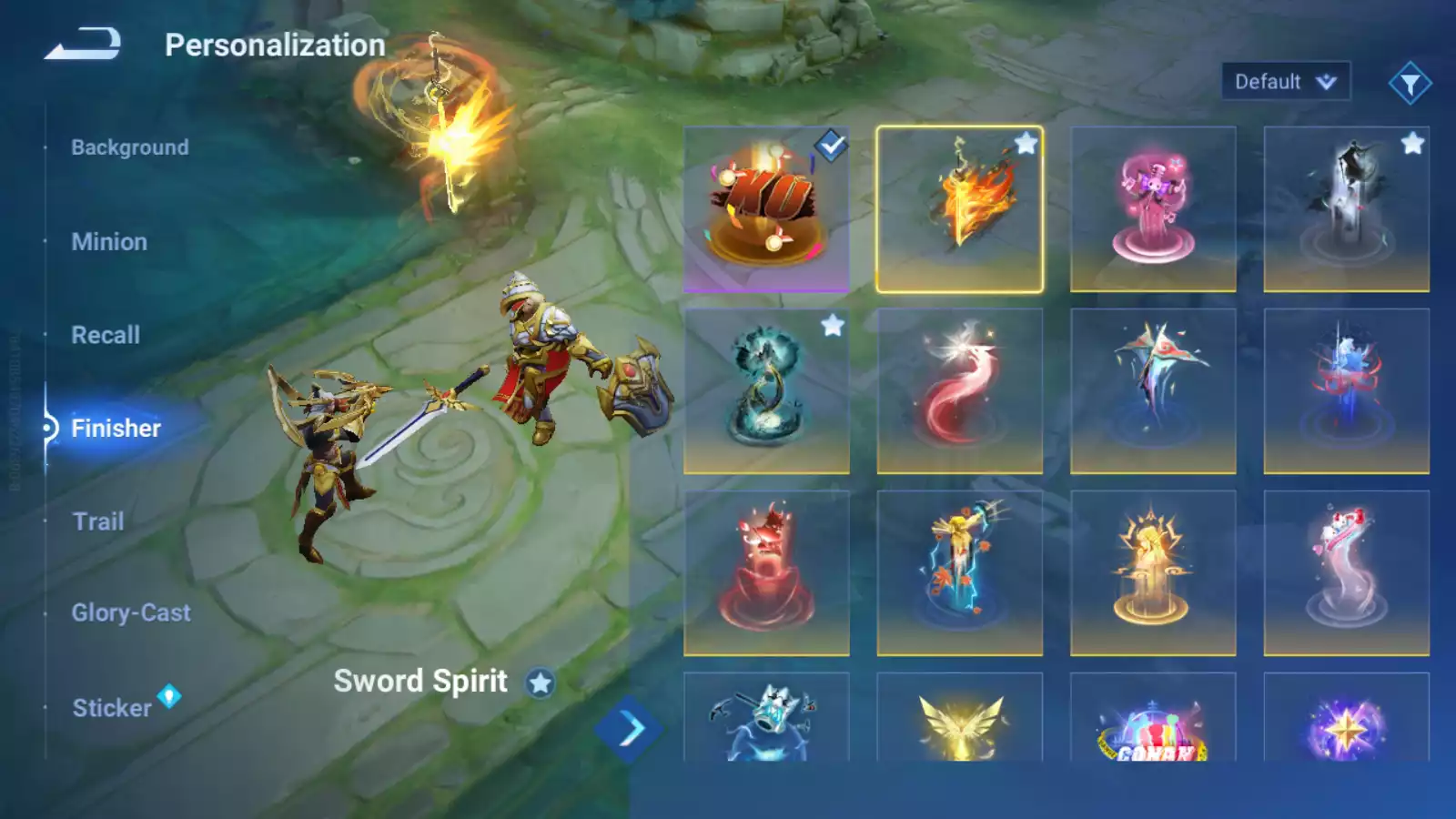Choose the Trail category
The height and width of the screenshot is (819, 1456).
click(98, 521)
